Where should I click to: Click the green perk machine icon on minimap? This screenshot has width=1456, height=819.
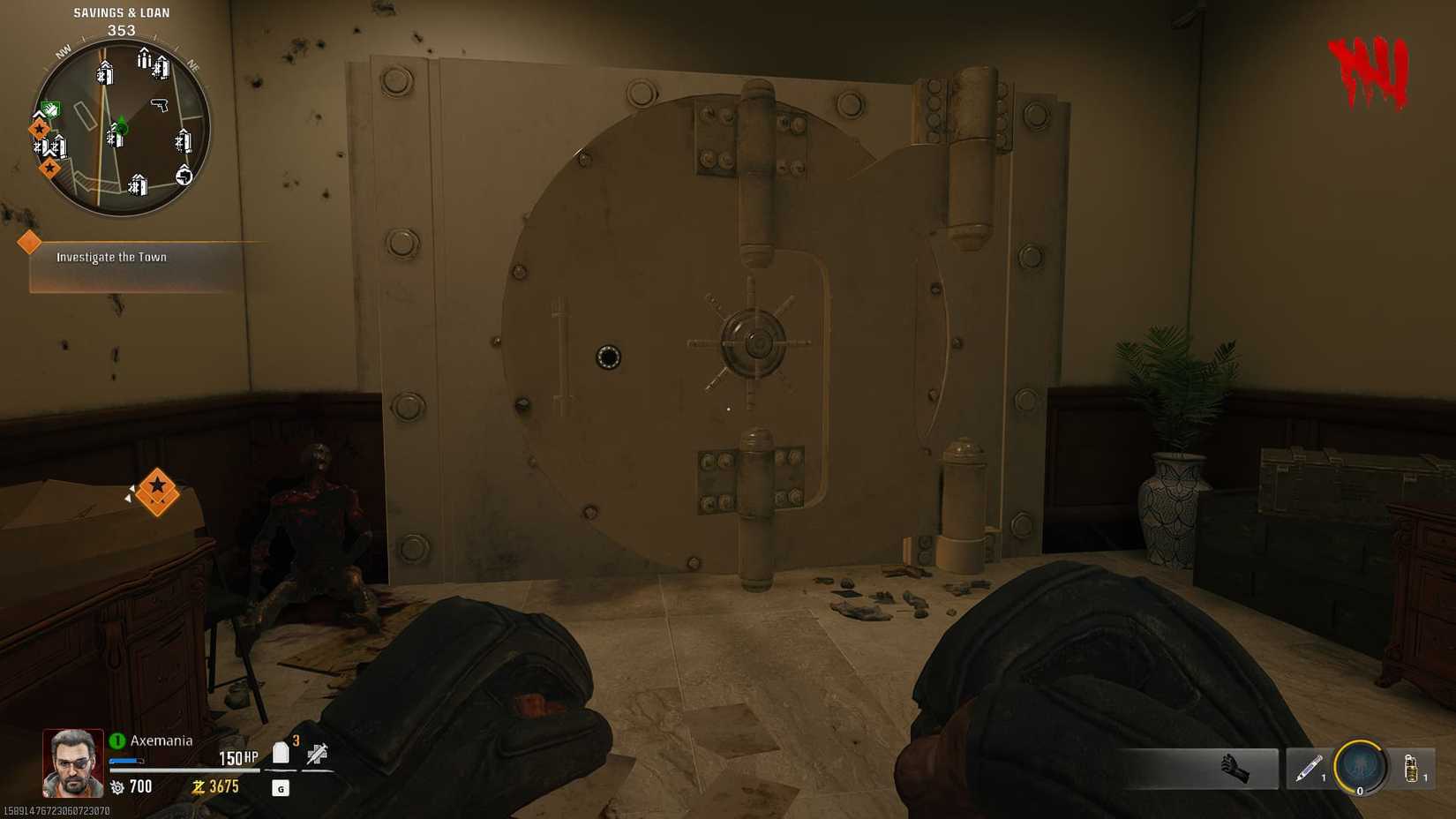click(49, 109)
